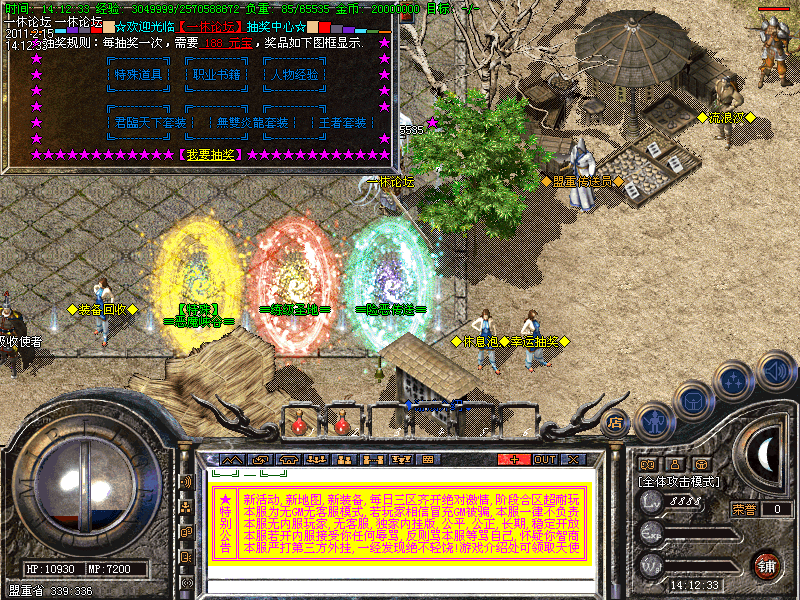Toggle the speaker sound button

(x=775, y=371)
